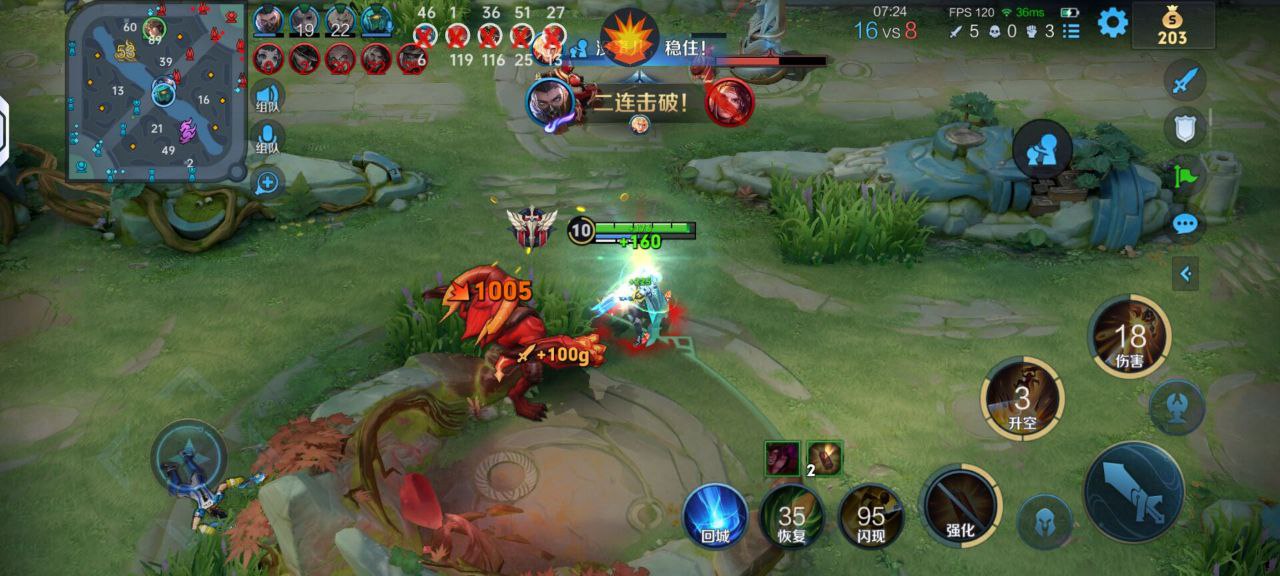
Task: Send the sword attack signal
Action: click(x=1185, y=80)
